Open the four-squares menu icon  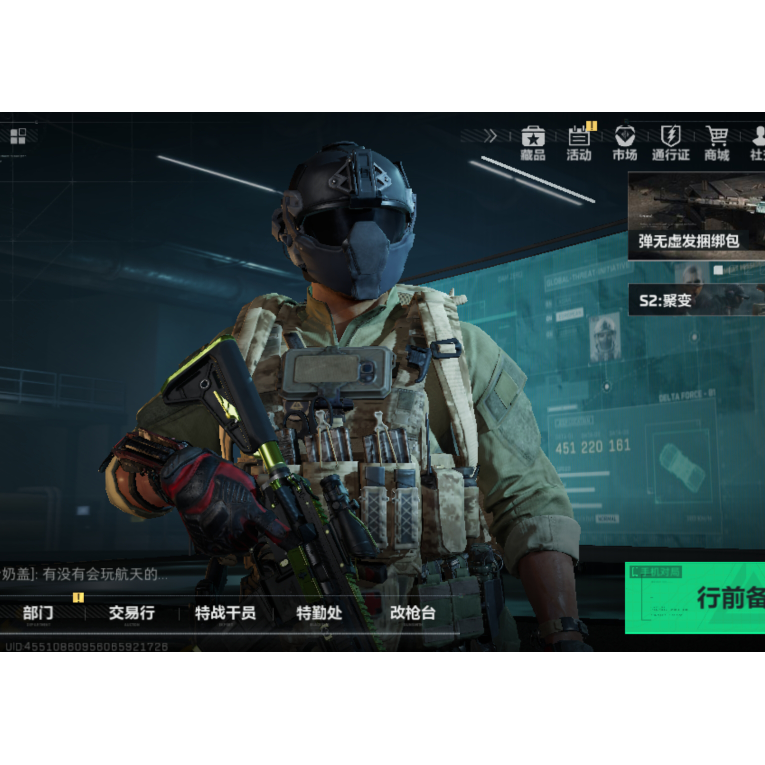pyautogui.click(x=18, y=136)
